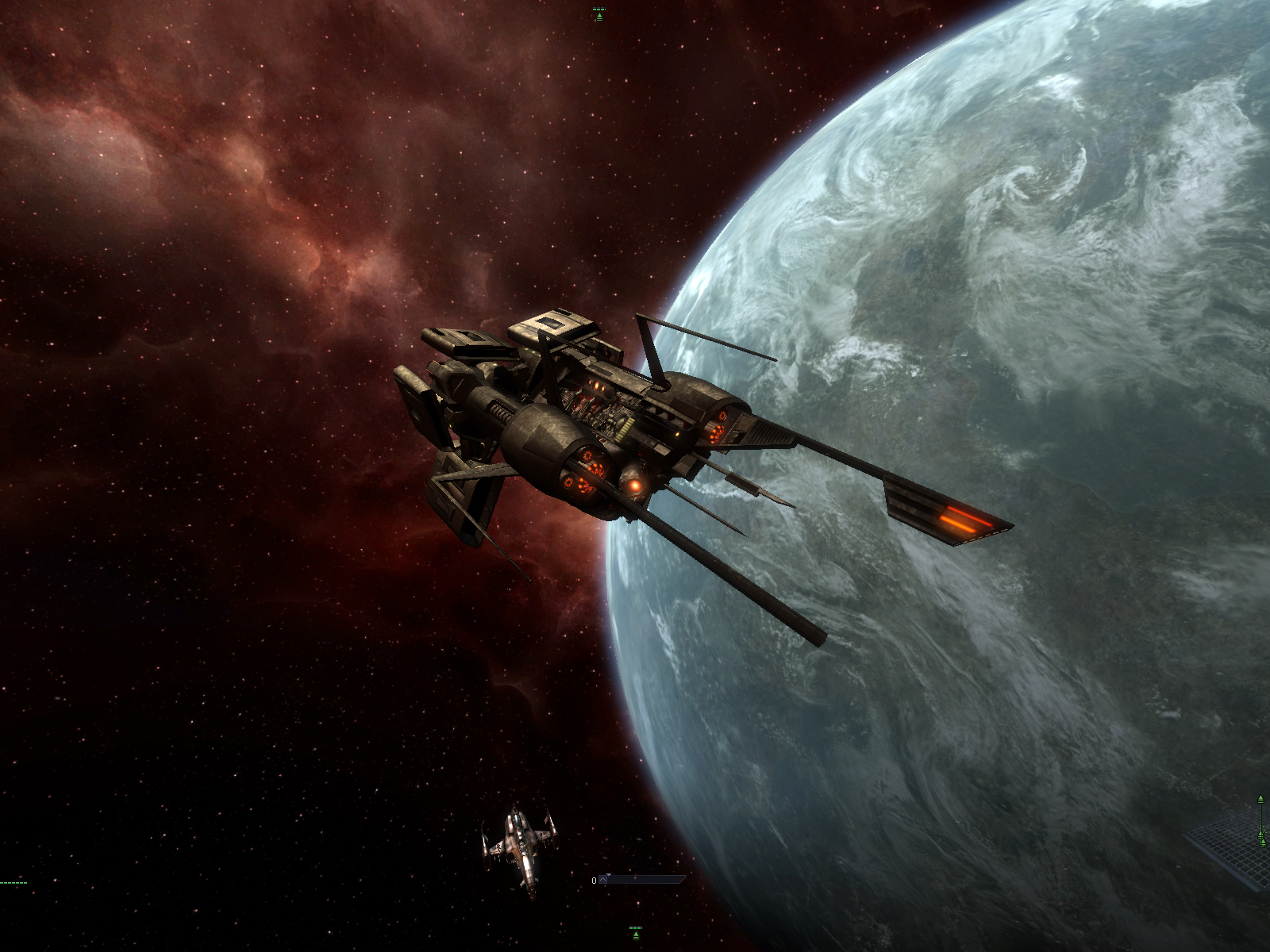Select the green ship marker at the top edge
The image size is (1270, 952).
click(599, 14)
